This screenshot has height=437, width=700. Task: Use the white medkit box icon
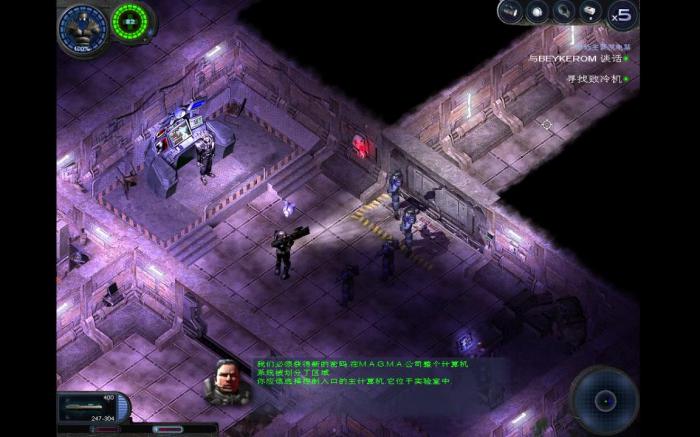tap(590, 13)
